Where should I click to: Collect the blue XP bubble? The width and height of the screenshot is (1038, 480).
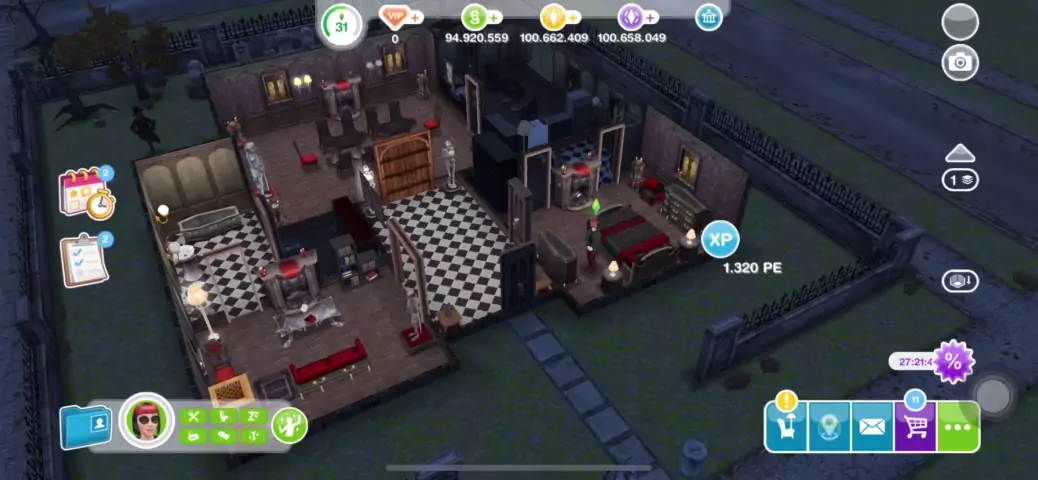tap(720, 240)
